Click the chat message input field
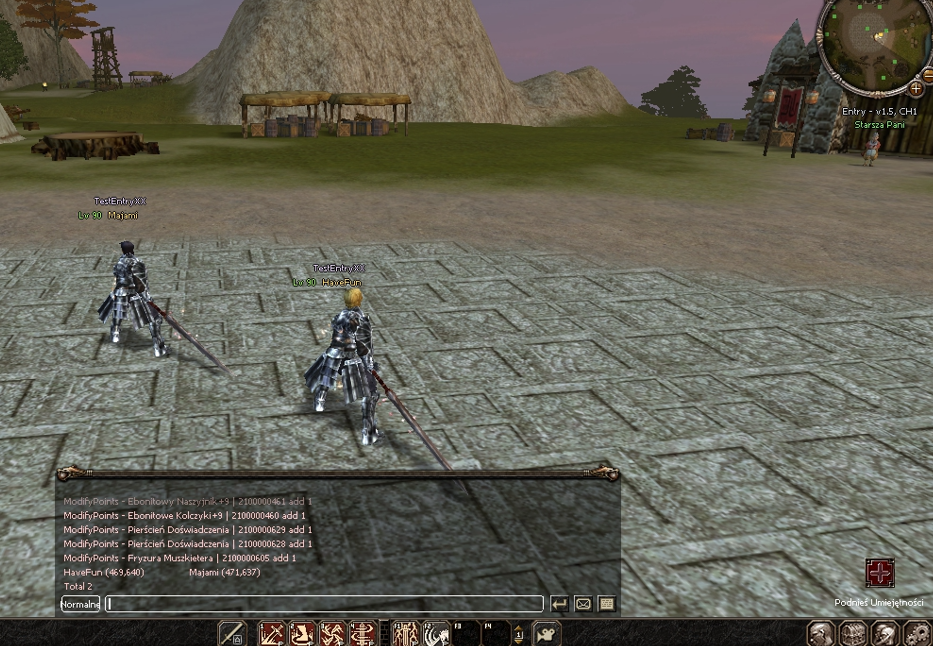This screenshot has height=646, width=933. point(325,604)
